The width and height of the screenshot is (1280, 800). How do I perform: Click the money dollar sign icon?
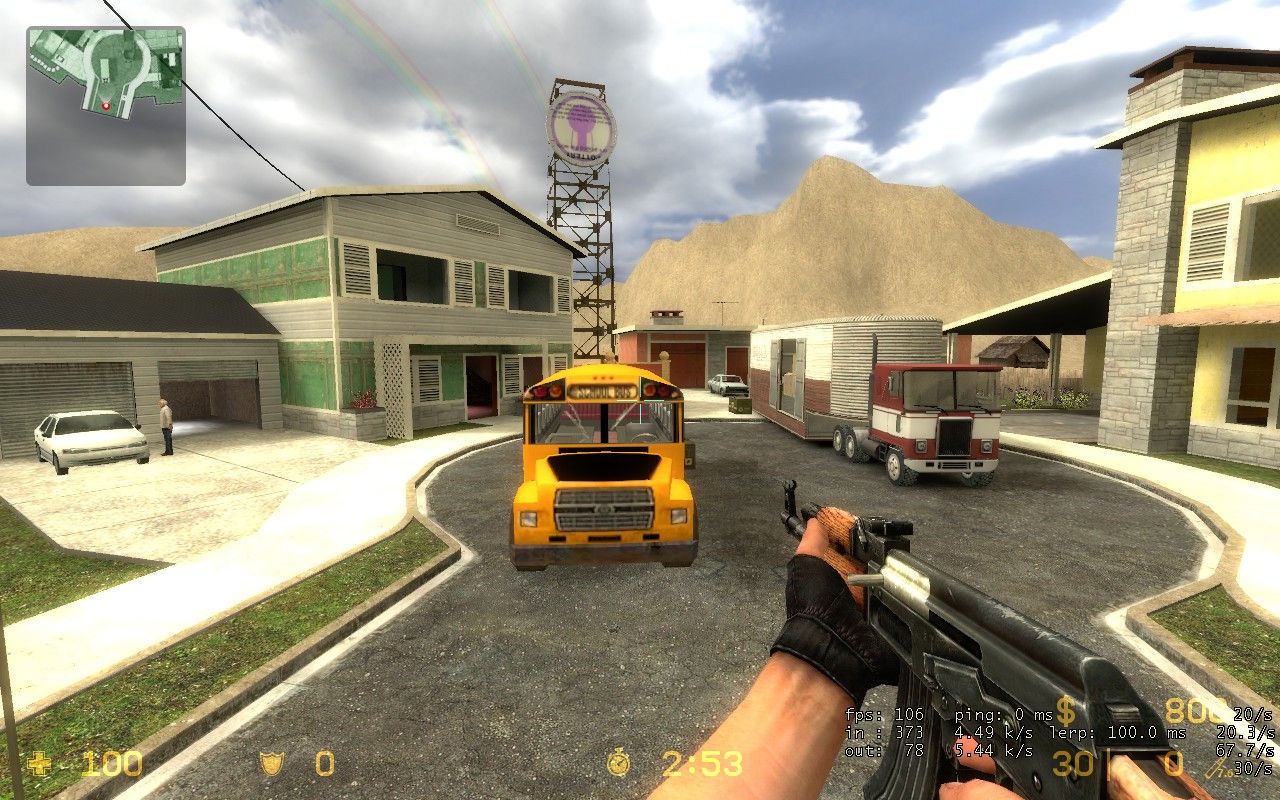point(1066,712)
